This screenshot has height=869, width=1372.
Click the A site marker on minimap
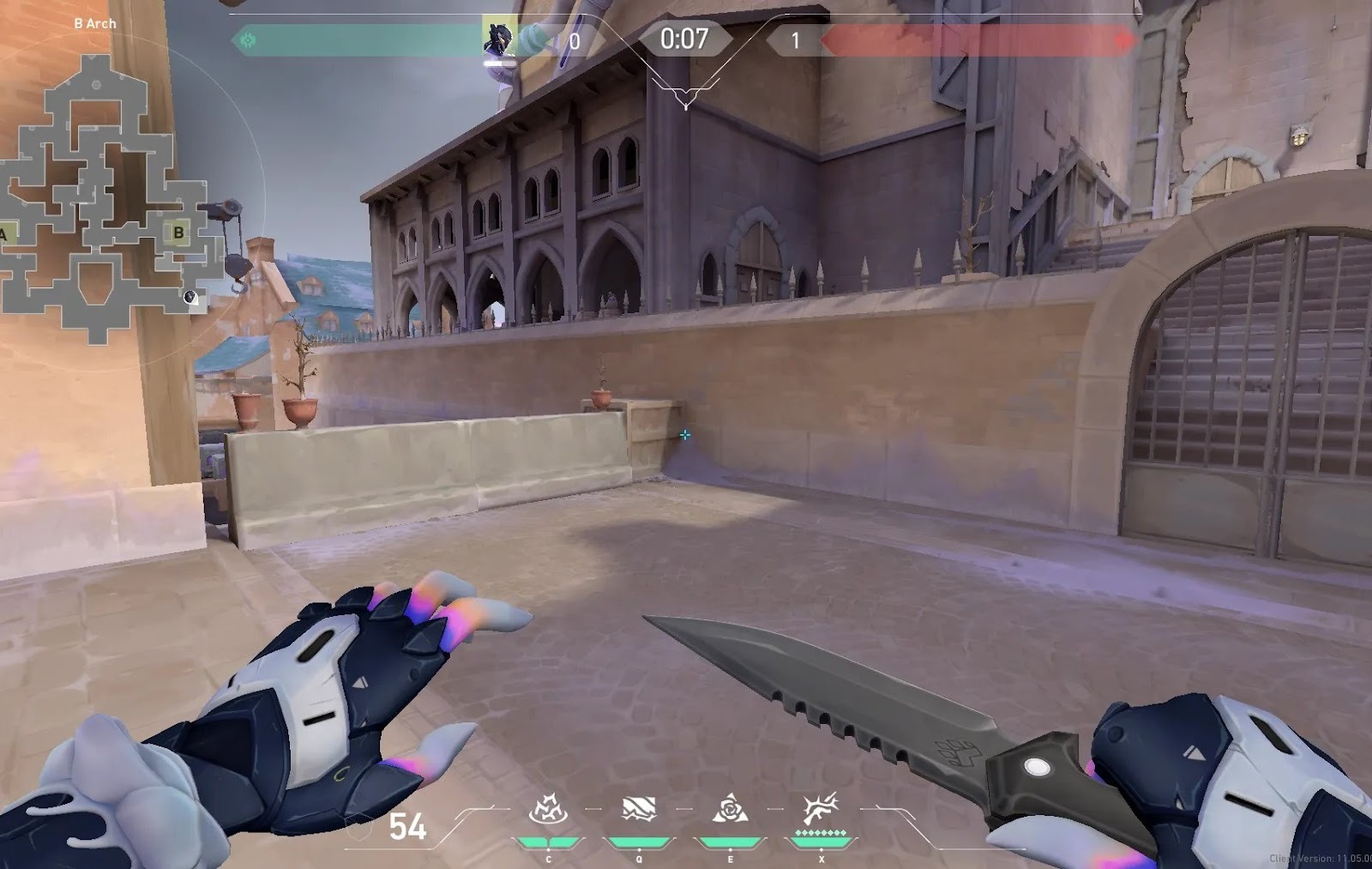pyautogui.click(x=4, y=234)
